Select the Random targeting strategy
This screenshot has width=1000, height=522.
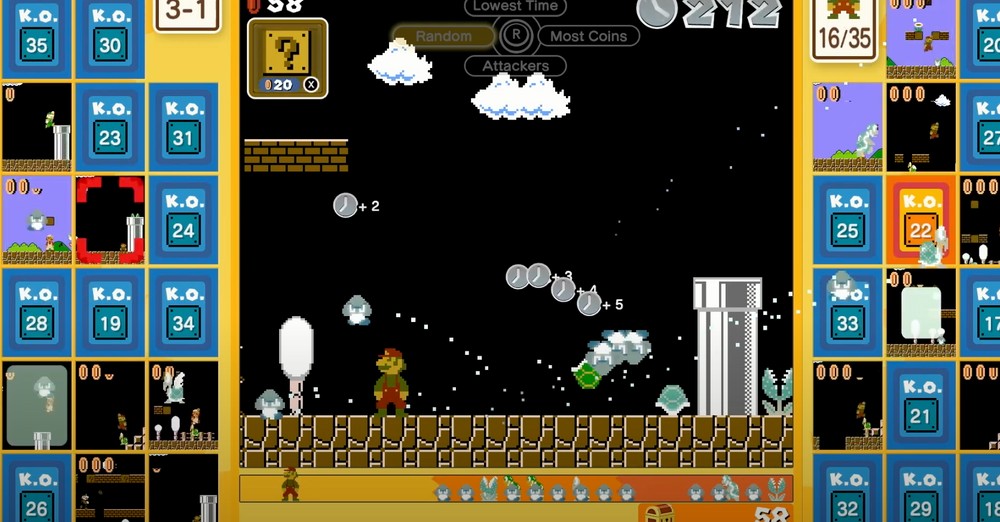[x=443, y=36]
